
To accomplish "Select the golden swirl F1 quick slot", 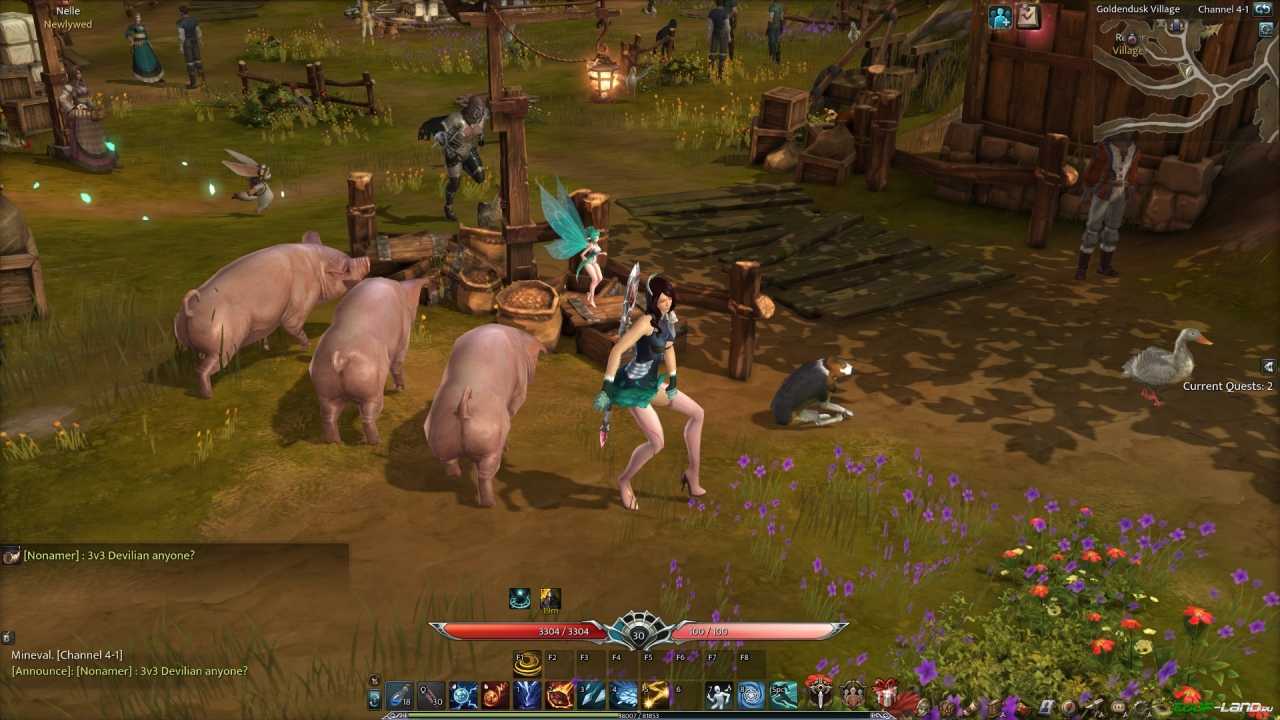I will tap(527, 663).
